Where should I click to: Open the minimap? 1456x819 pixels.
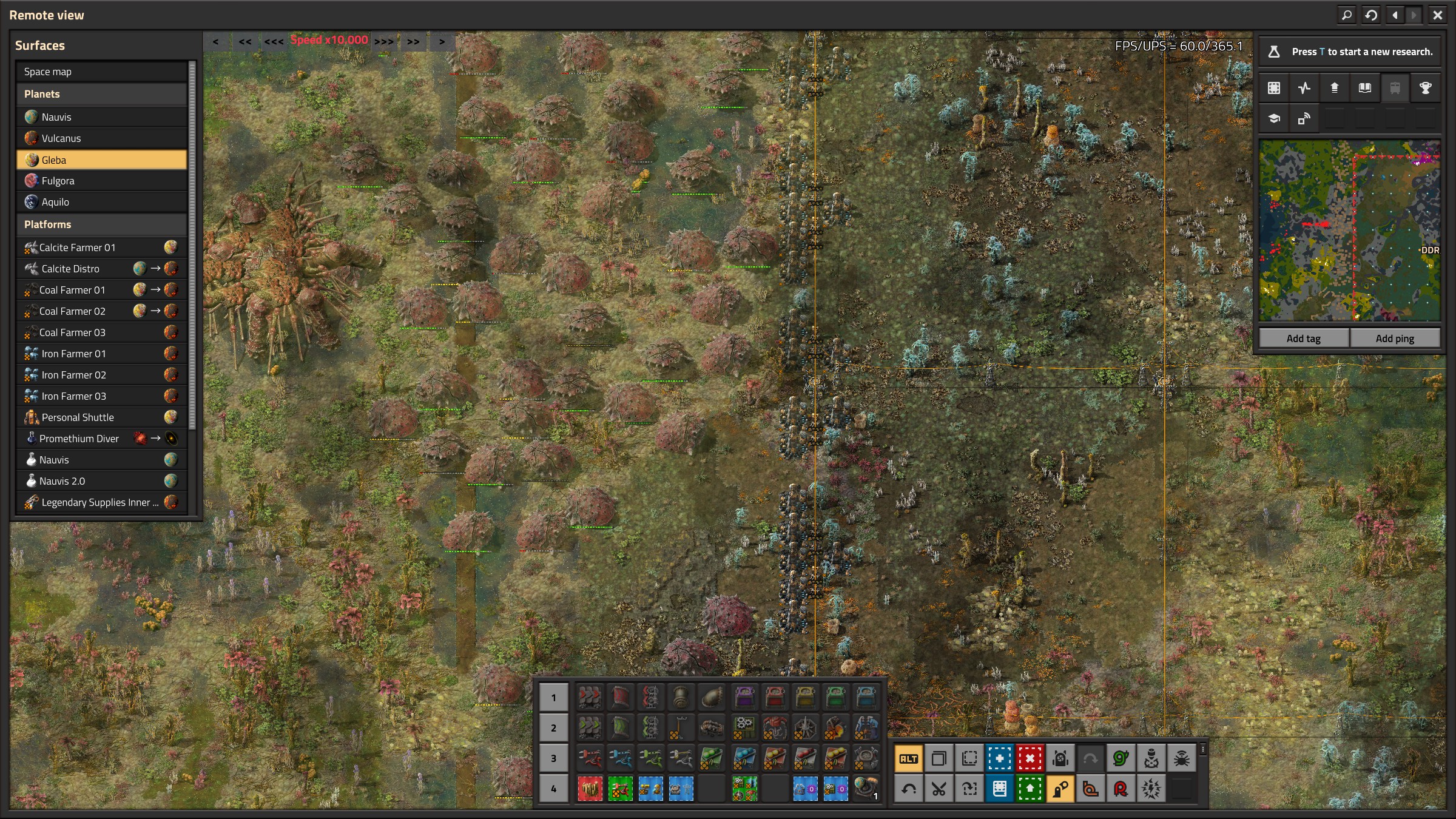pyautogui.click(x=1349, y=231)
